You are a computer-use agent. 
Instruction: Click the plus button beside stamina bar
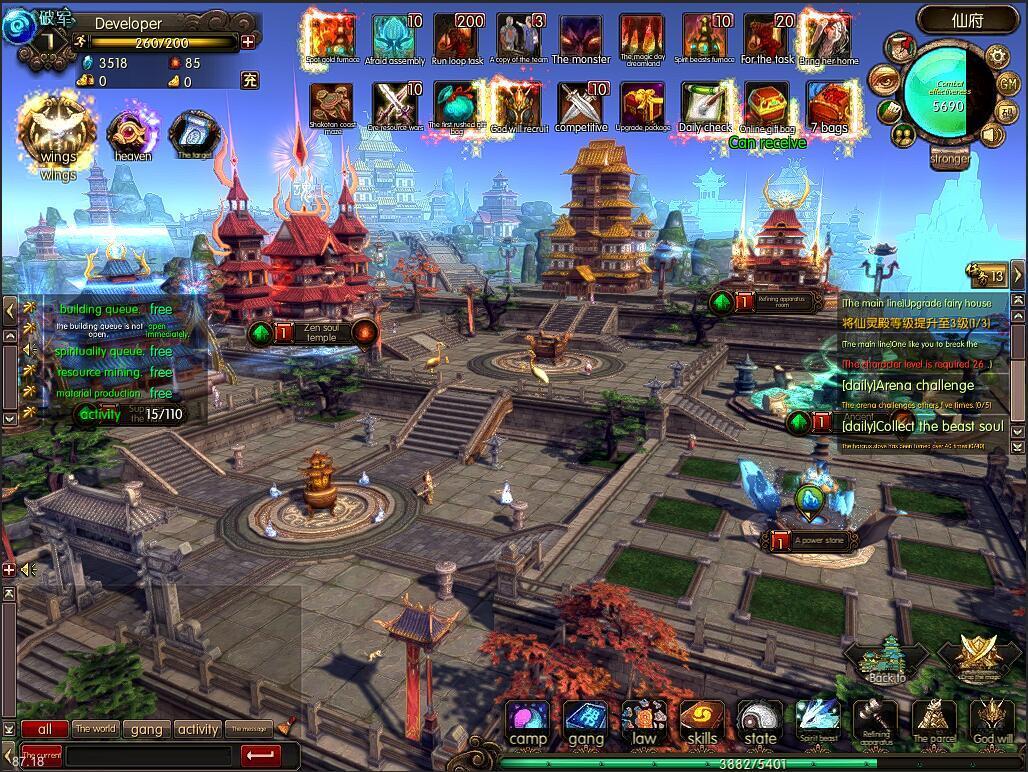[248, 41]
